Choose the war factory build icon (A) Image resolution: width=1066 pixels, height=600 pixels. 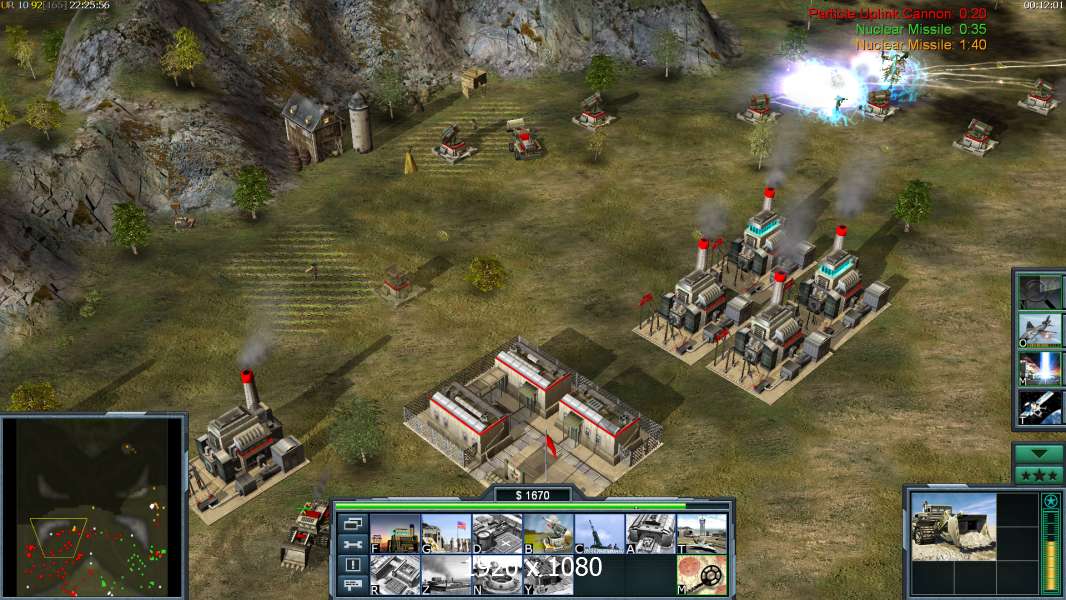pyautogui.click(x=650, y=534)
